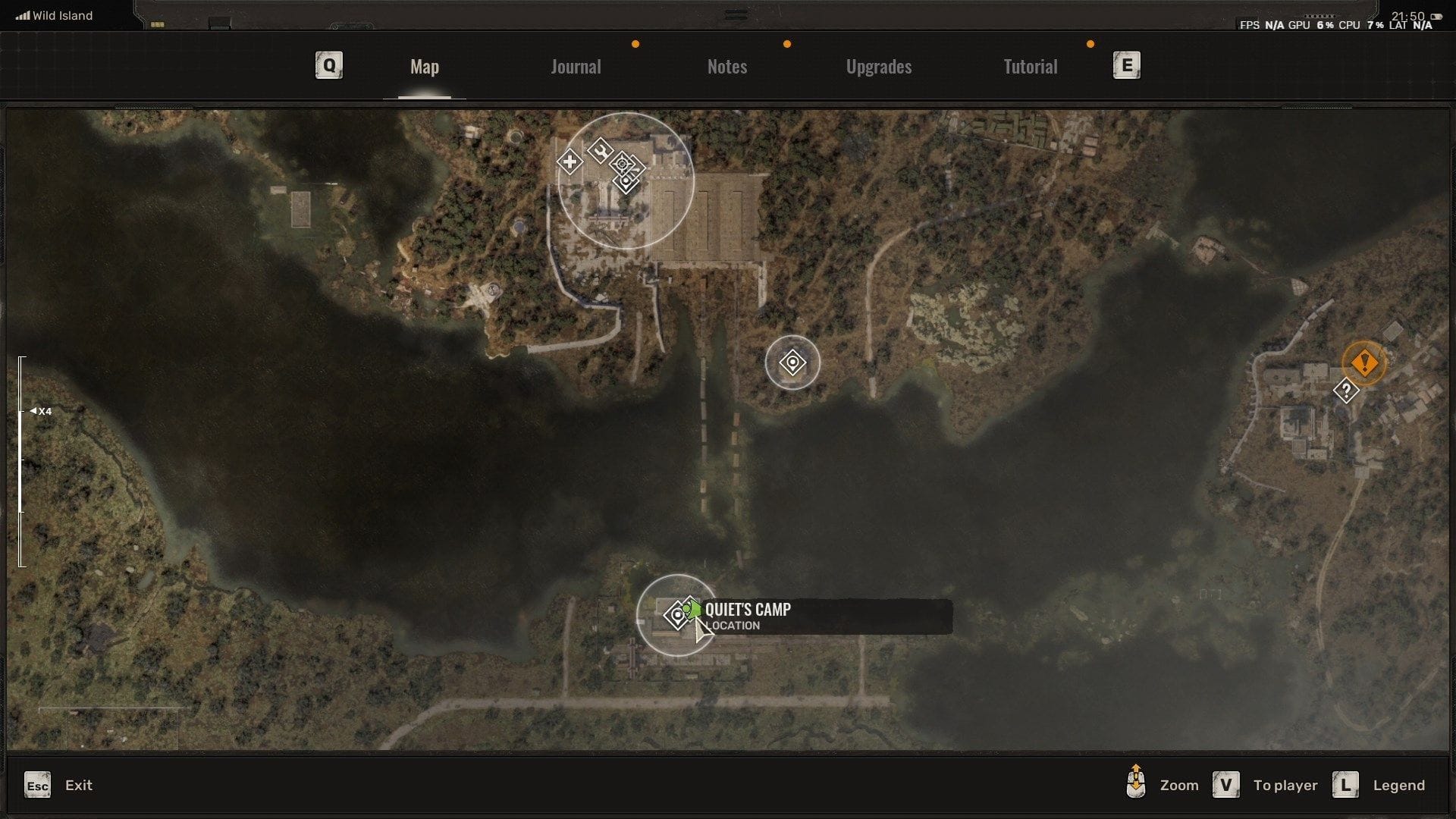
Task: Select the medic cross marker at the factory
Action: point(569,162)
